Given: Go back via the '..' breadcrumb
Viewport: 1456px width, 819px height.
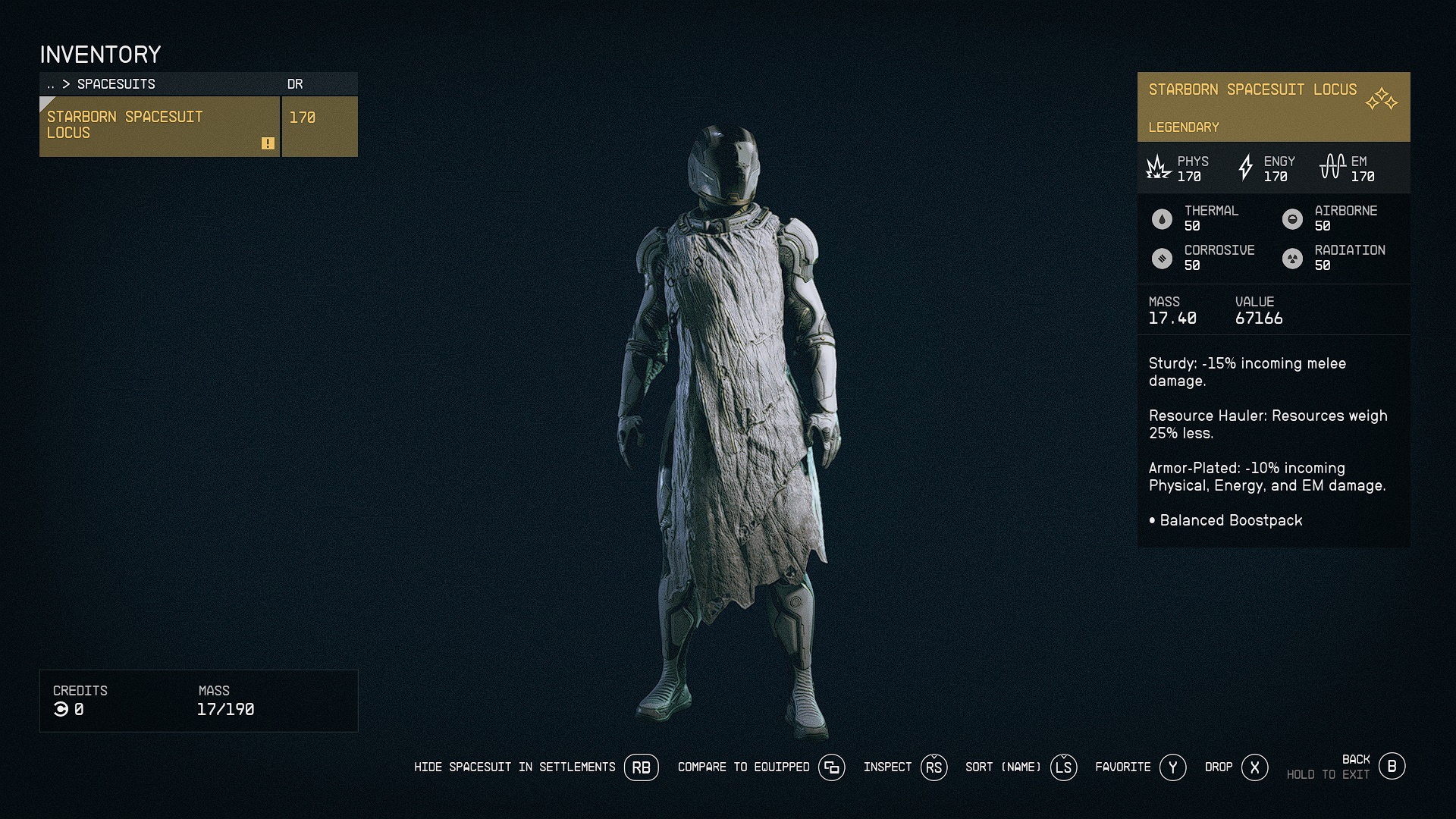Looking at the screenshot, I should (51, 84).
